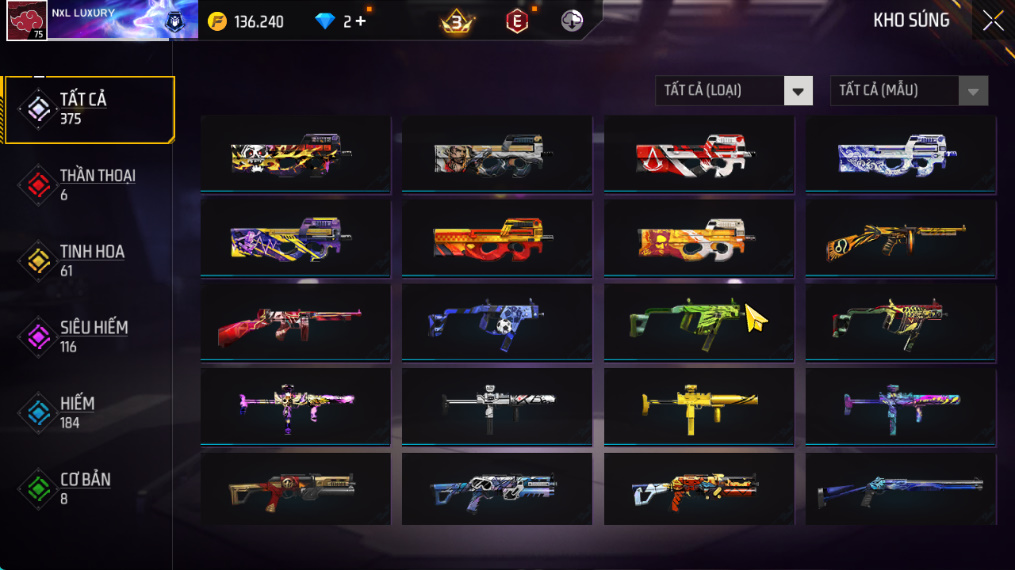1015x570 pixels.
Task: Switch to the THẦN THOẠI tab
Action: pyautogui.click(x=88, y=184)
